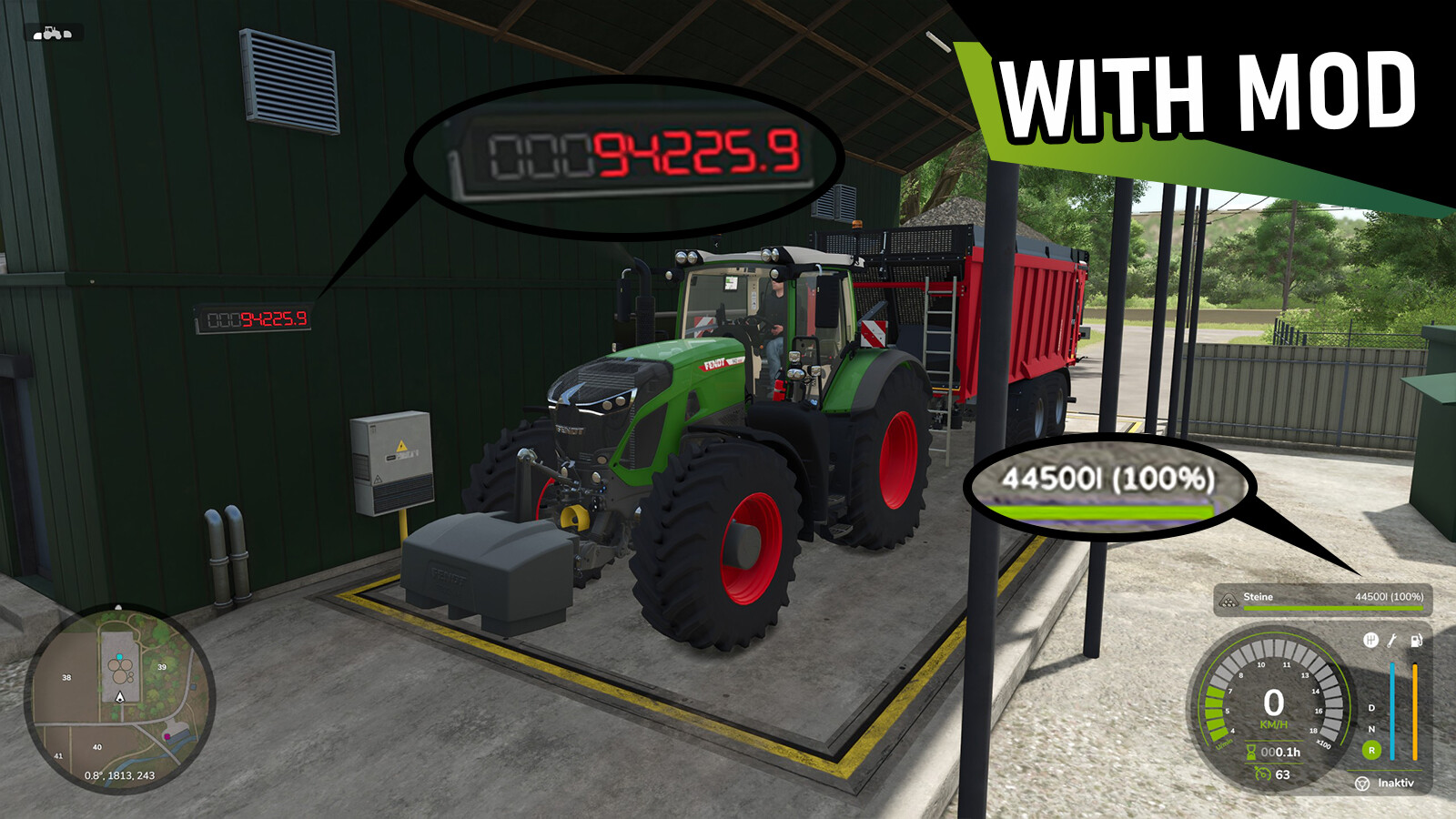
Task: Click the Steine label in the fill bar
Action: tap(1258, 598)
